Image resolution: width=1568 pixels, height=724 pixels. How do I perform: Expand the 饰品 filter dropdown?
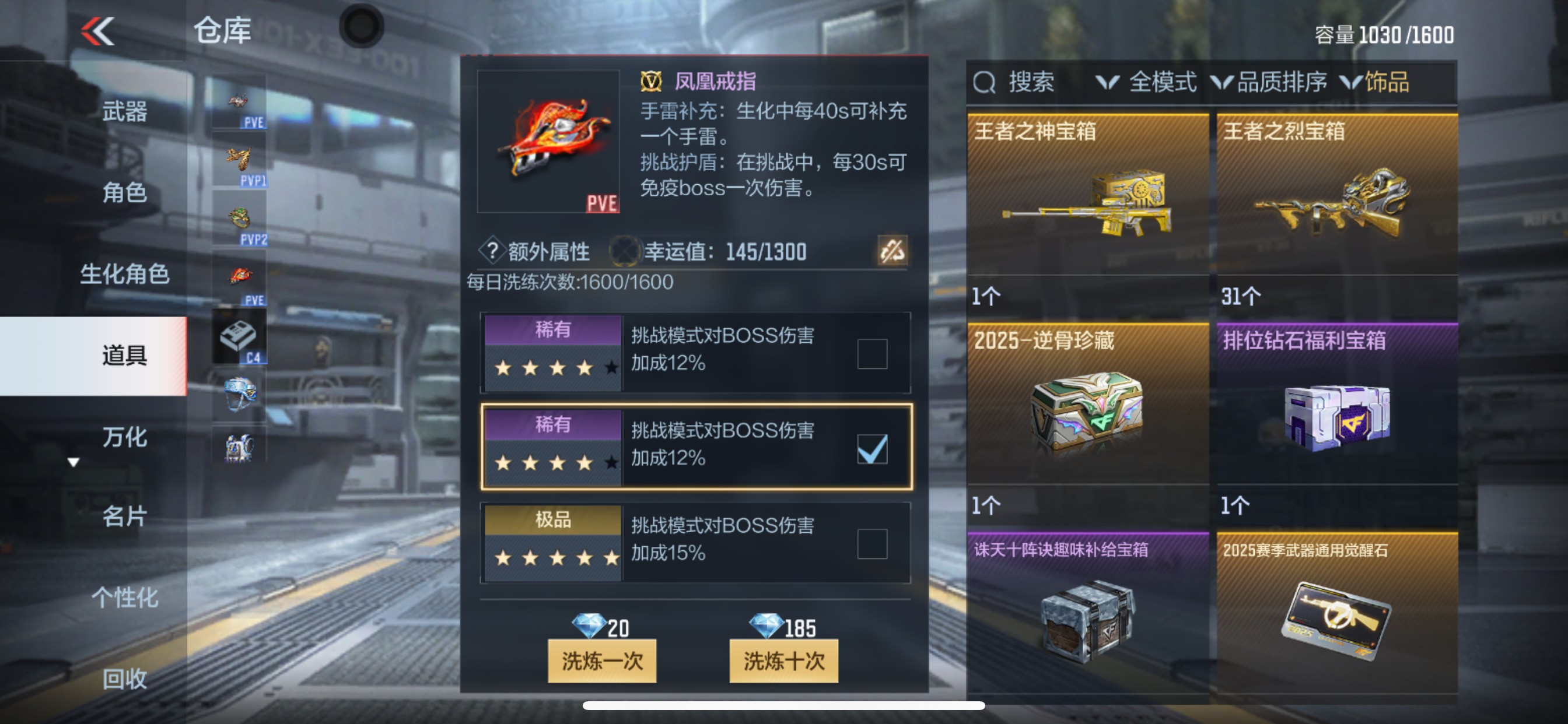(1387, 83)
